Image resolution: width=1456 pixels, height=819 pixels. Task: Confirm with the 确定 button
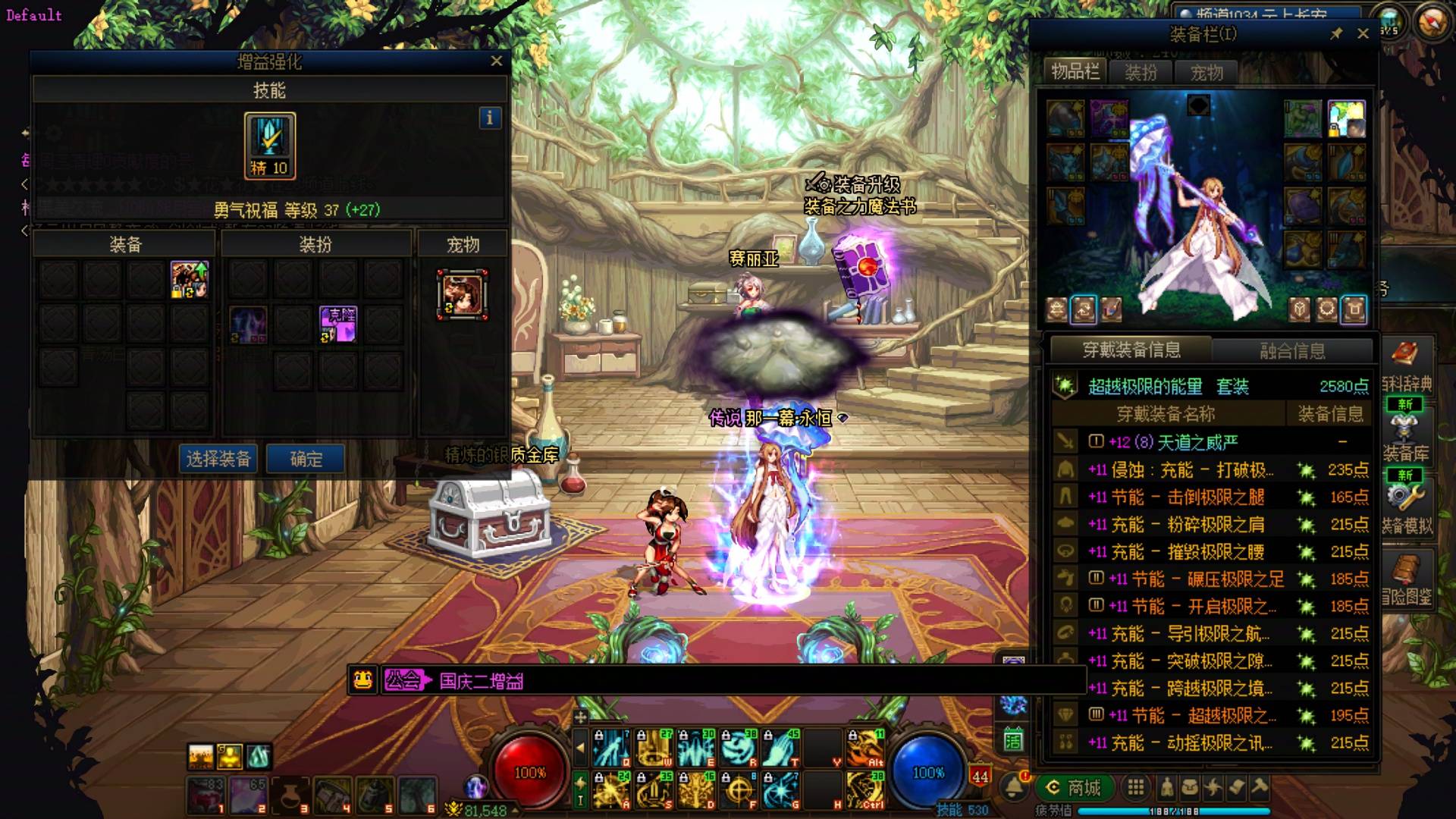pyautogui.click(x=306, y=459)
